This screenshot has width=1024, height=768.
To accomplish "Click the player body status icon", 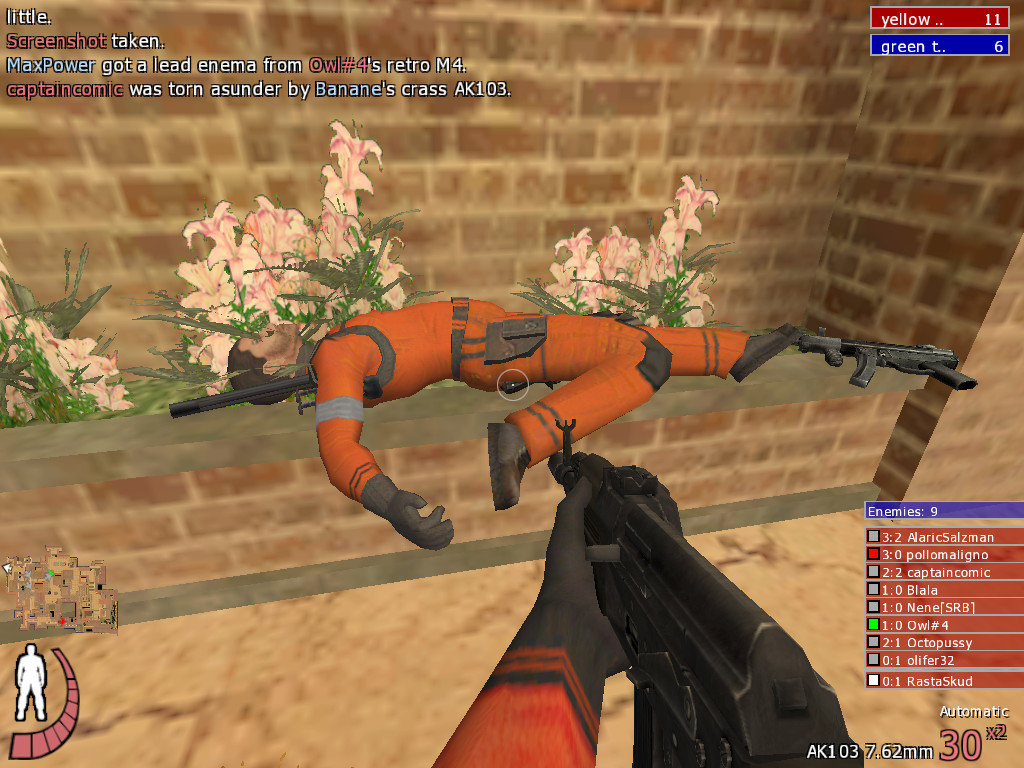I will 33,678.
